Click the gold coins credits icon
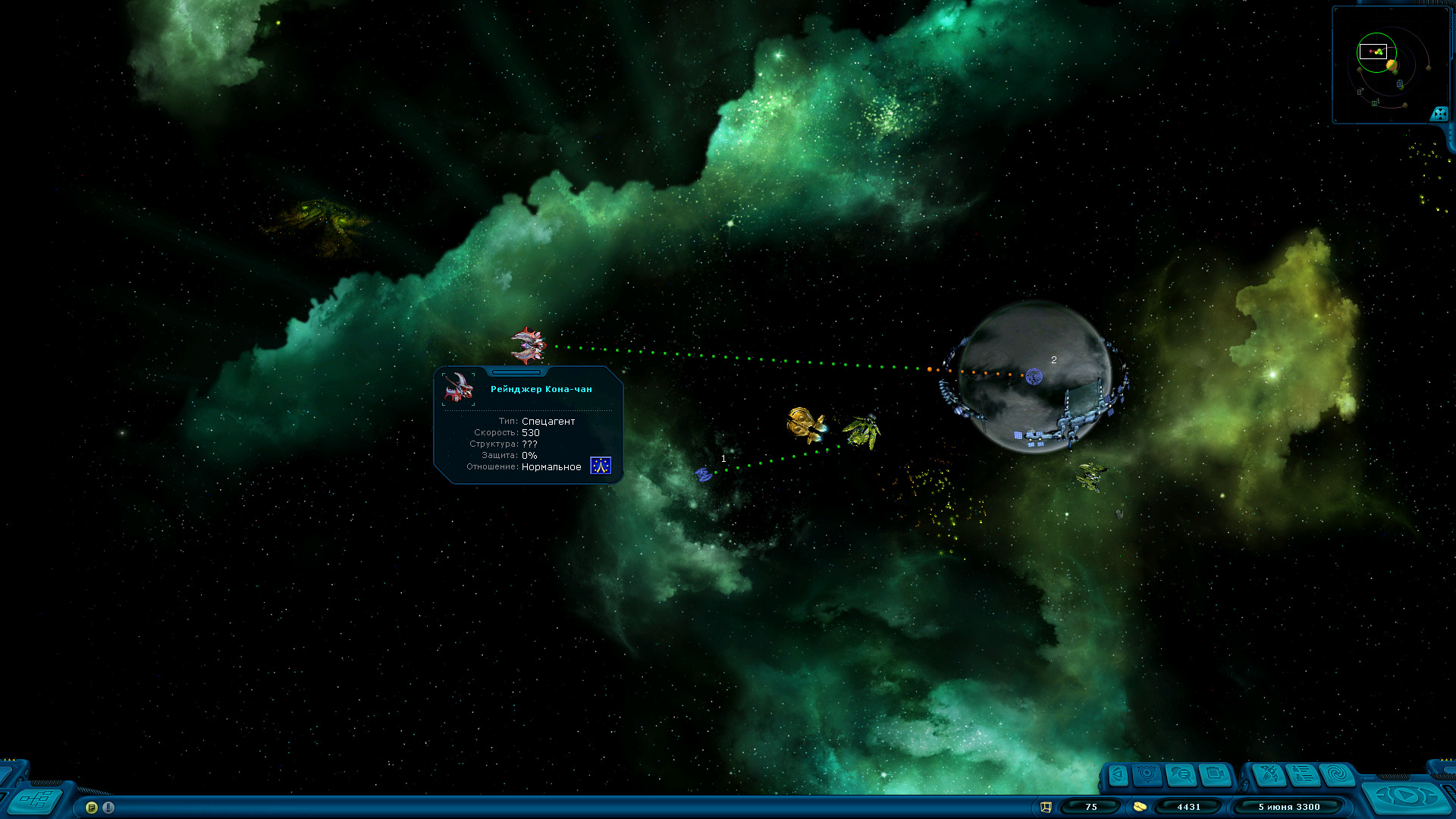This screenshot has height=819, width=1456. 1139,807
